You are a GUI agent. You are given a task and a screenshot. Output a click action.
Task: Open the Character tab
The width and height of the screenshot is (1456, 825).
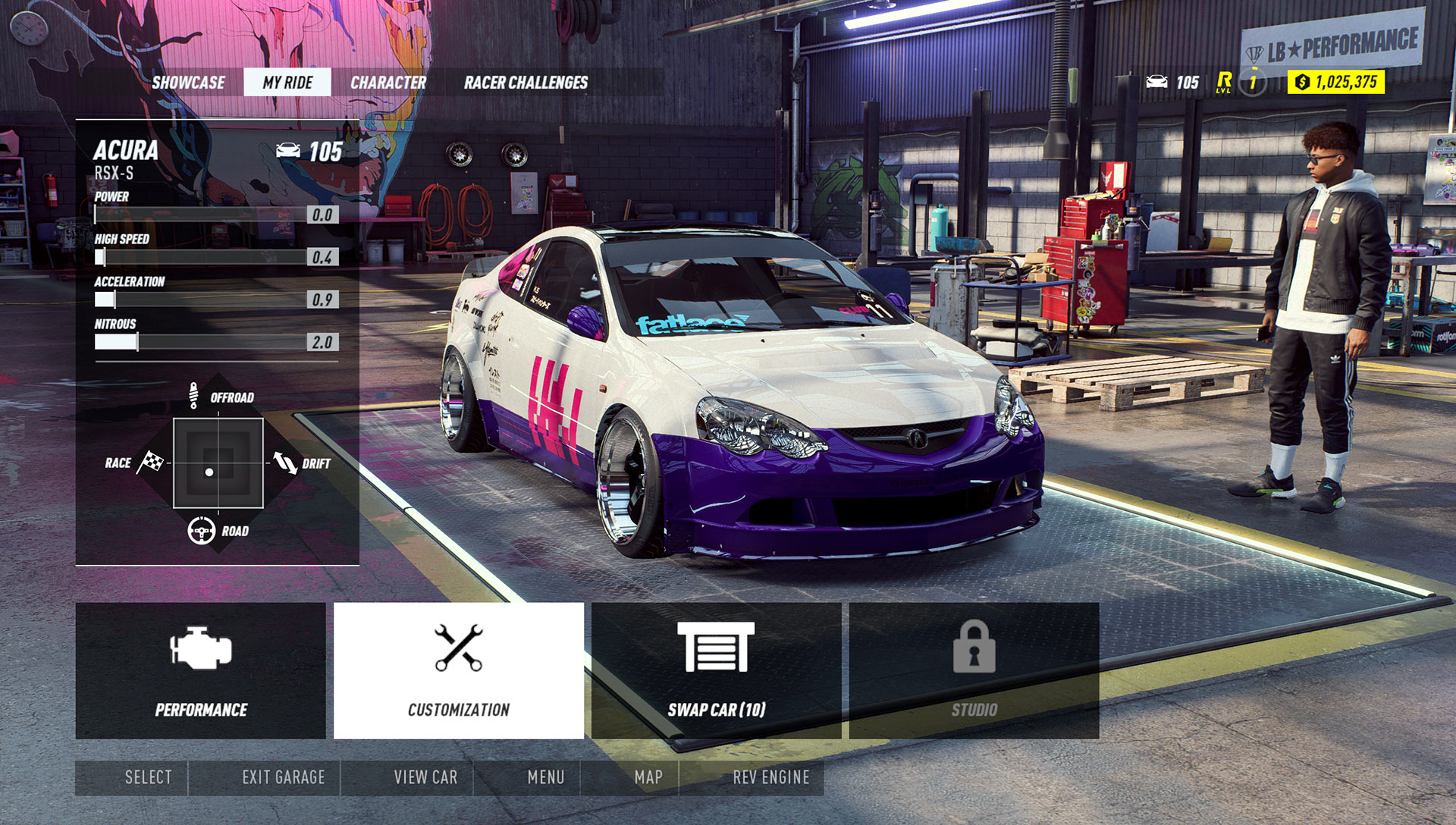(x=389, y=83)
